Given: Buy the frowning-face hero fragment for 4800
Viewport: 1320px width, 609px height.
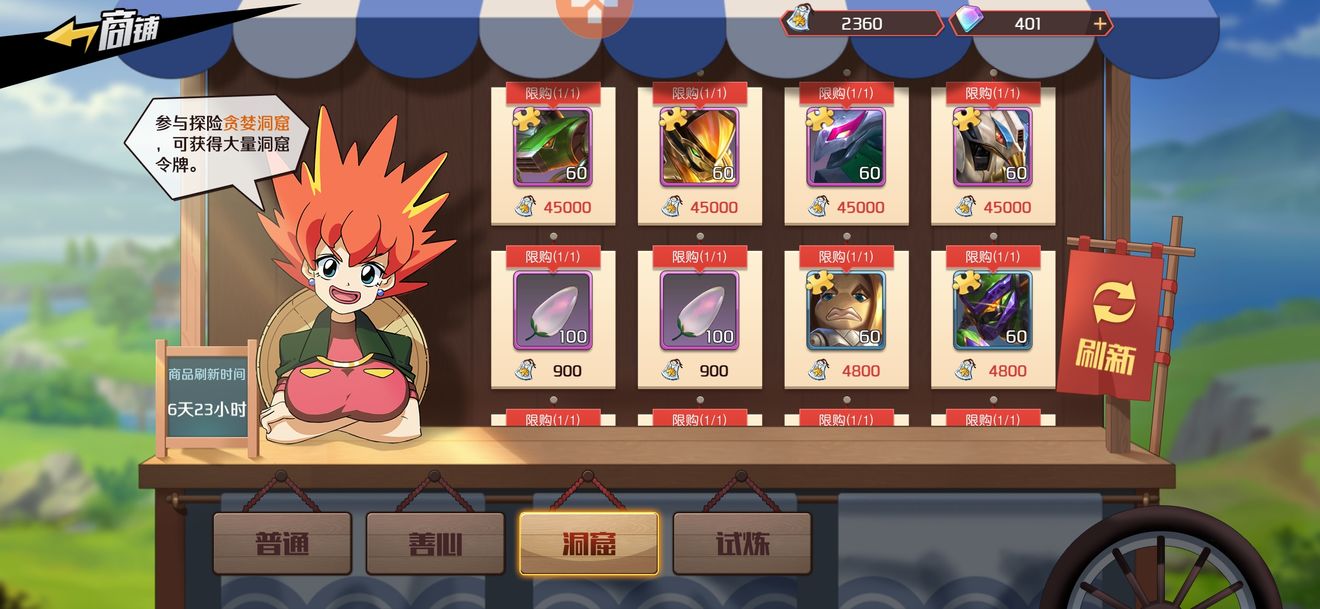Looking at the screenshot, I should coord(846,311).
